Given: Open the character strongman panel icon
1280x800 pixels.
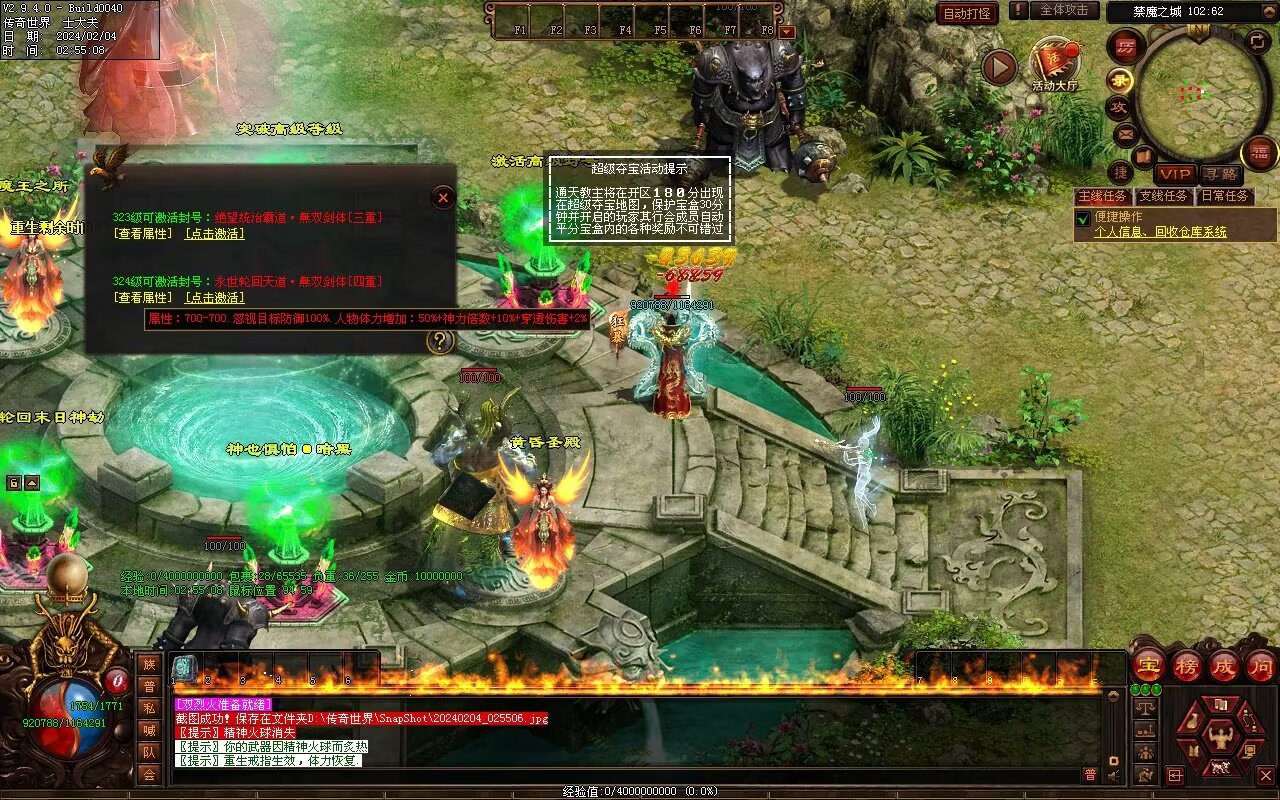Looking at the screenshot, I should pyautogui.click(x=1219, y=737).
